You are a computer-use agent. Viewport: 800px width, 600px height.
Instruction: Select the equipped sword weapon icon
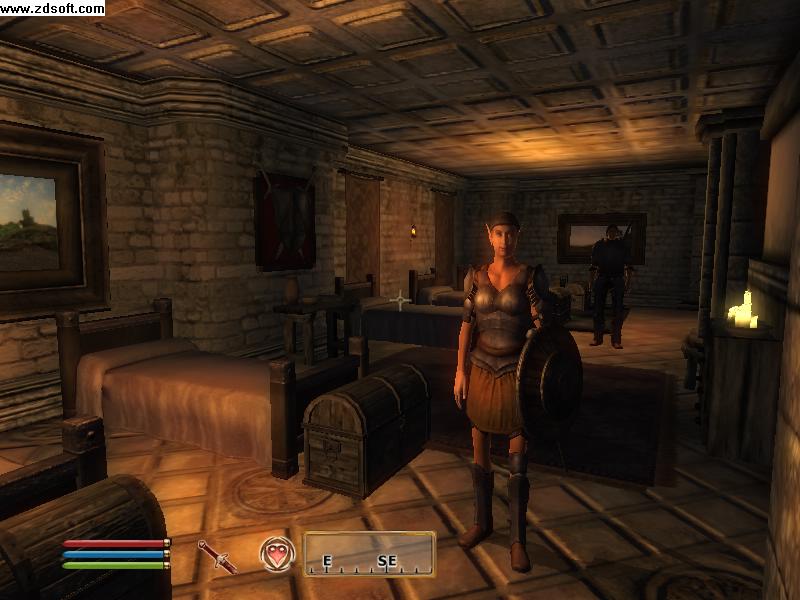217,556
